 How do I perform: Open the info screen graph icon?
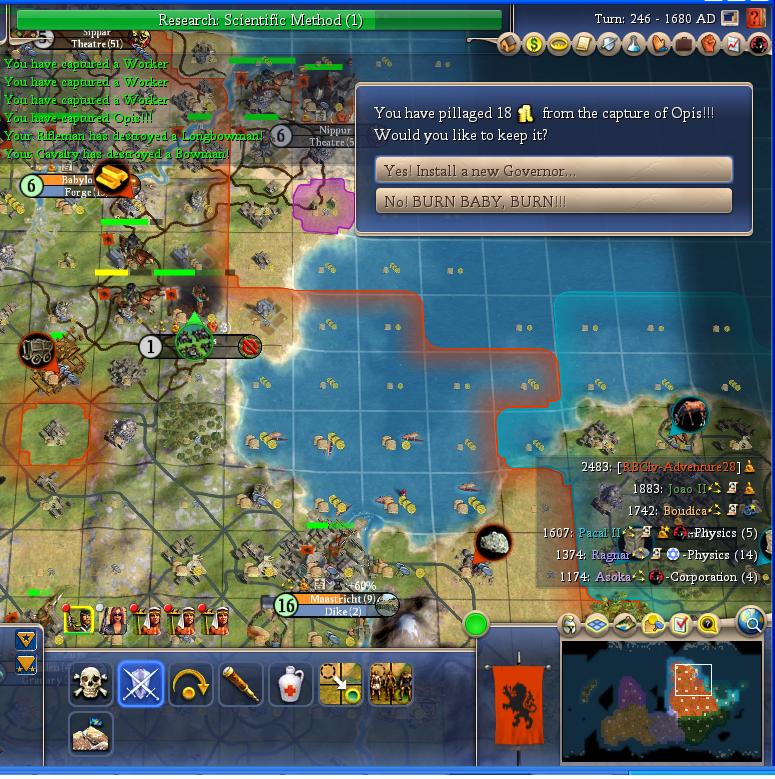click(734, 44)
